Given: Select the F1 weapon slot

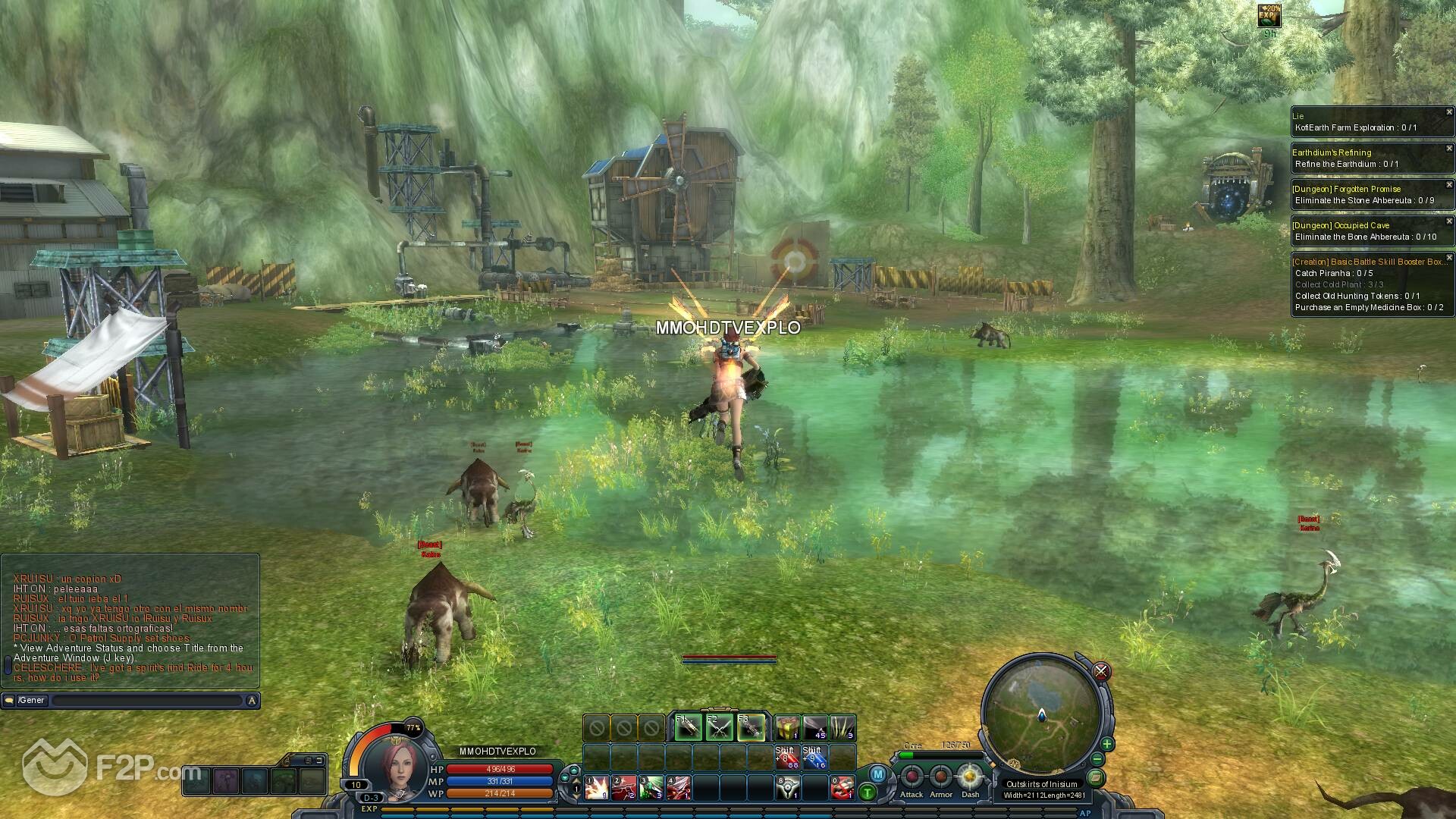Looking at the screenshot, I should [689, 728].
